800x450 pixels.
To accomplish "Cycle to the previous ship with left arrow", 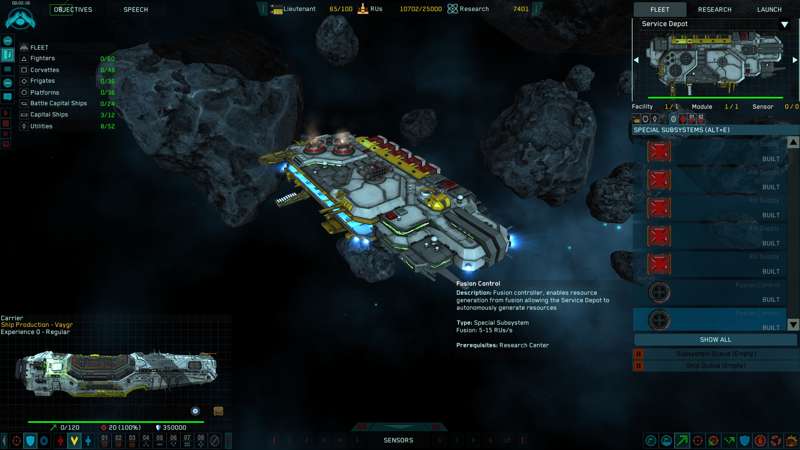I will pyautogui.click(x=637, y=60).
